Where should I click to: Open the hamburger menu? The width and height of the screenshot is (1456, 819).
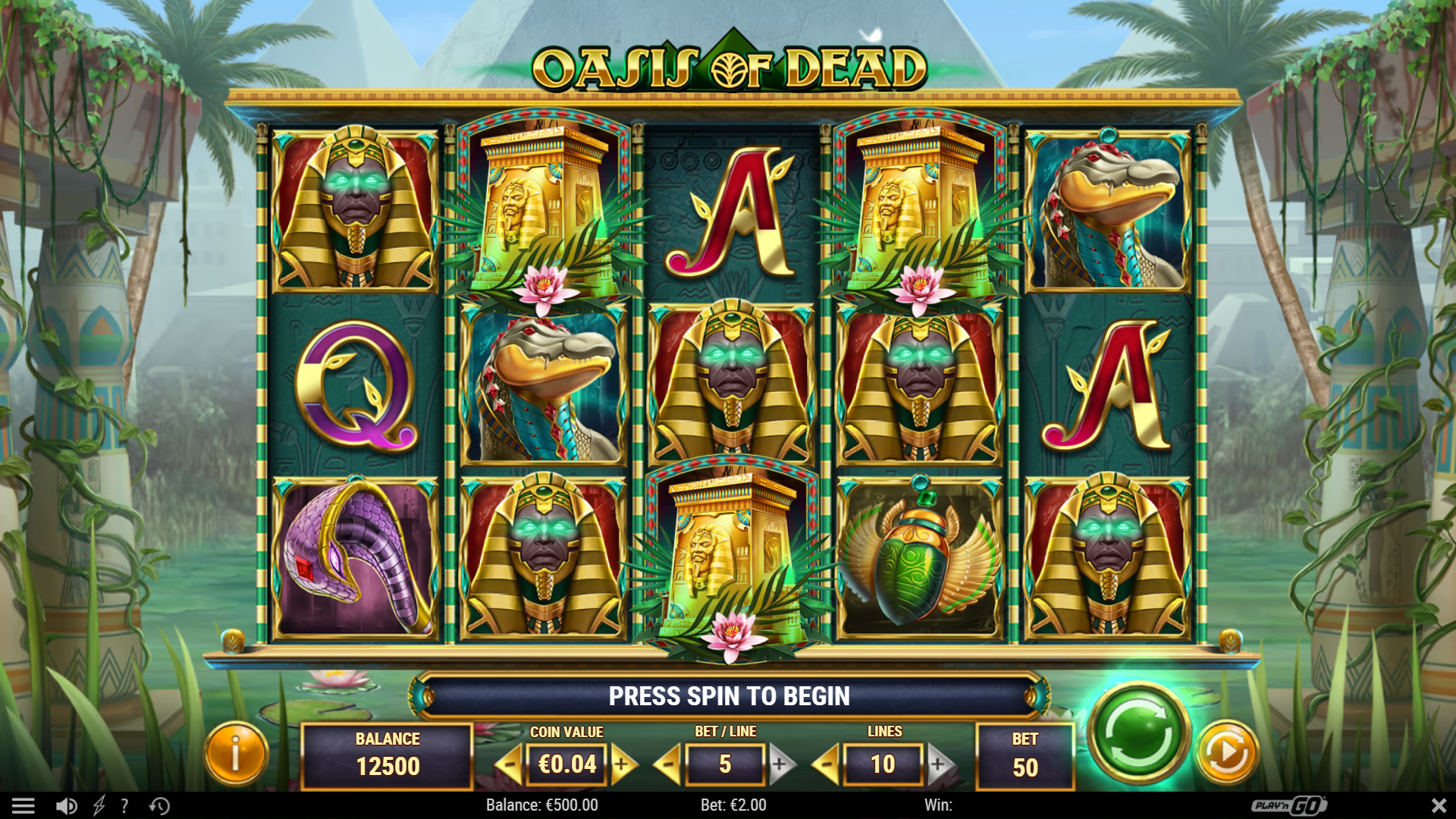tap(23, 805)
